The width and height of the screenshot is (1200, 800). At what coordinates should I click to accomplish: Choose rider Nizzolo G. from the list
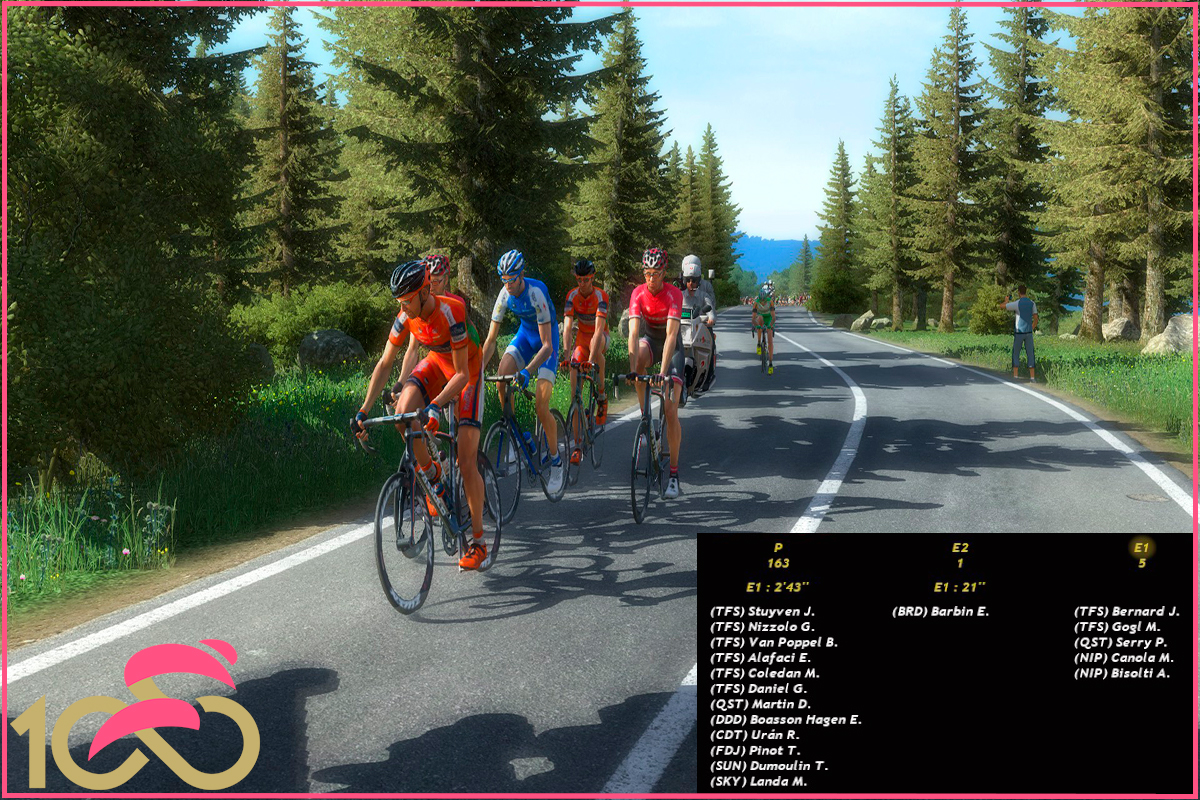click(x=763, y=627)
